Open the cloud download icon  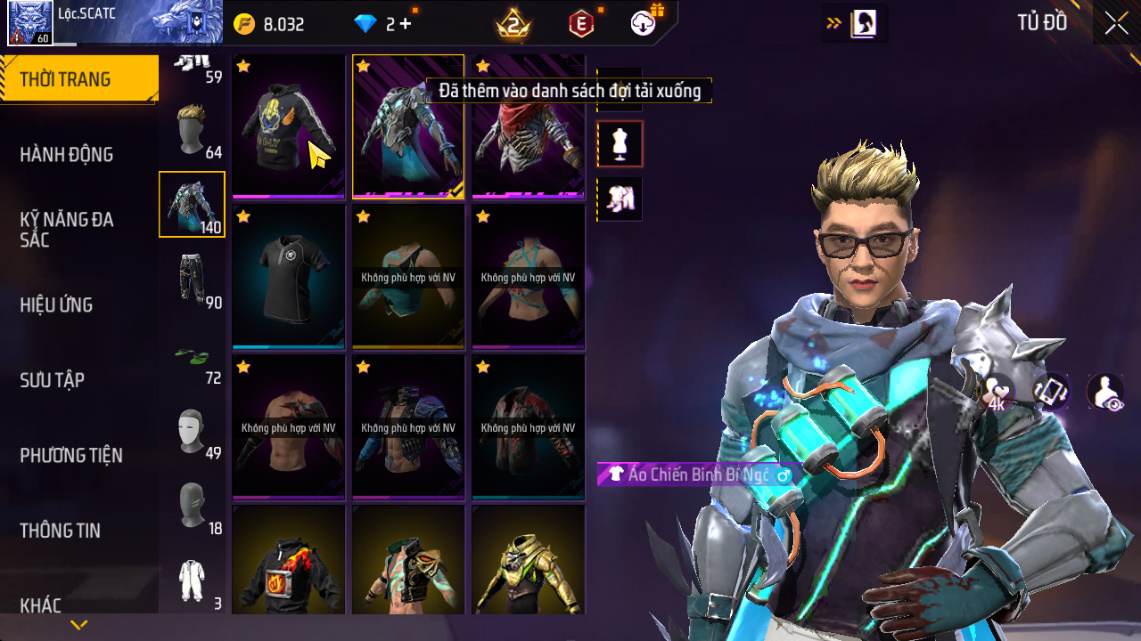click(644, 23)
